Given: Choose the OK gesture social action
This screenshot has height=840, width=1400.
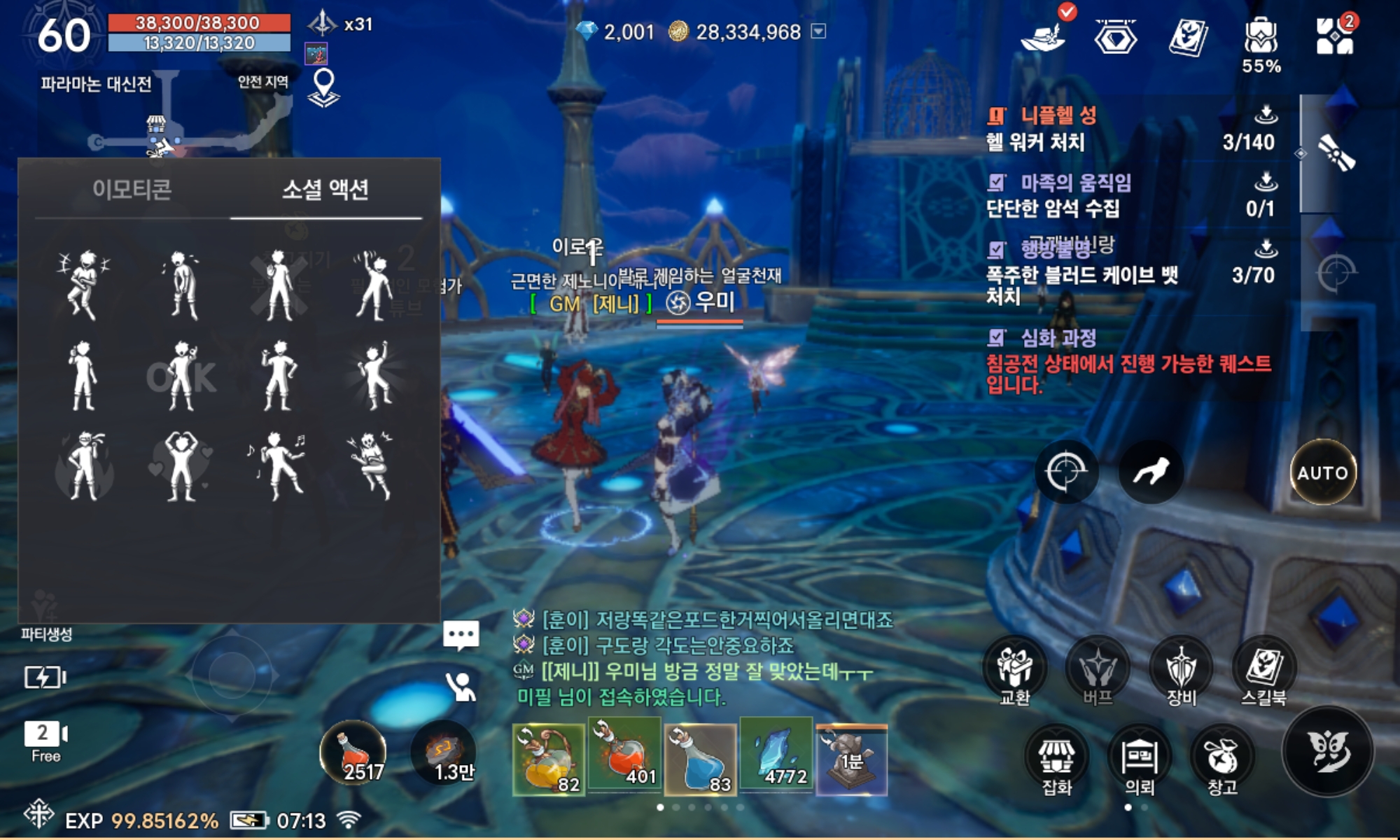Looking at the screenshot, I should pyautogui.click(x=181, y=377).
